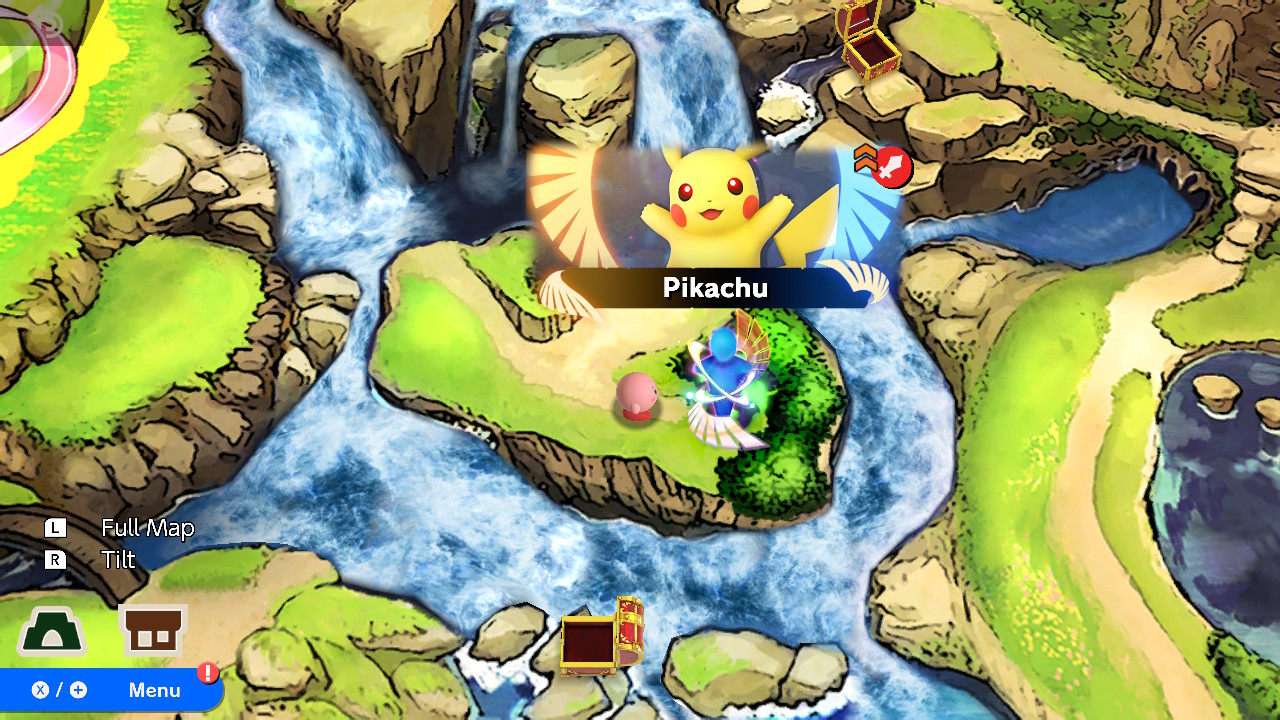Click the red sword battle icon near Pikachu

point(892,168)
